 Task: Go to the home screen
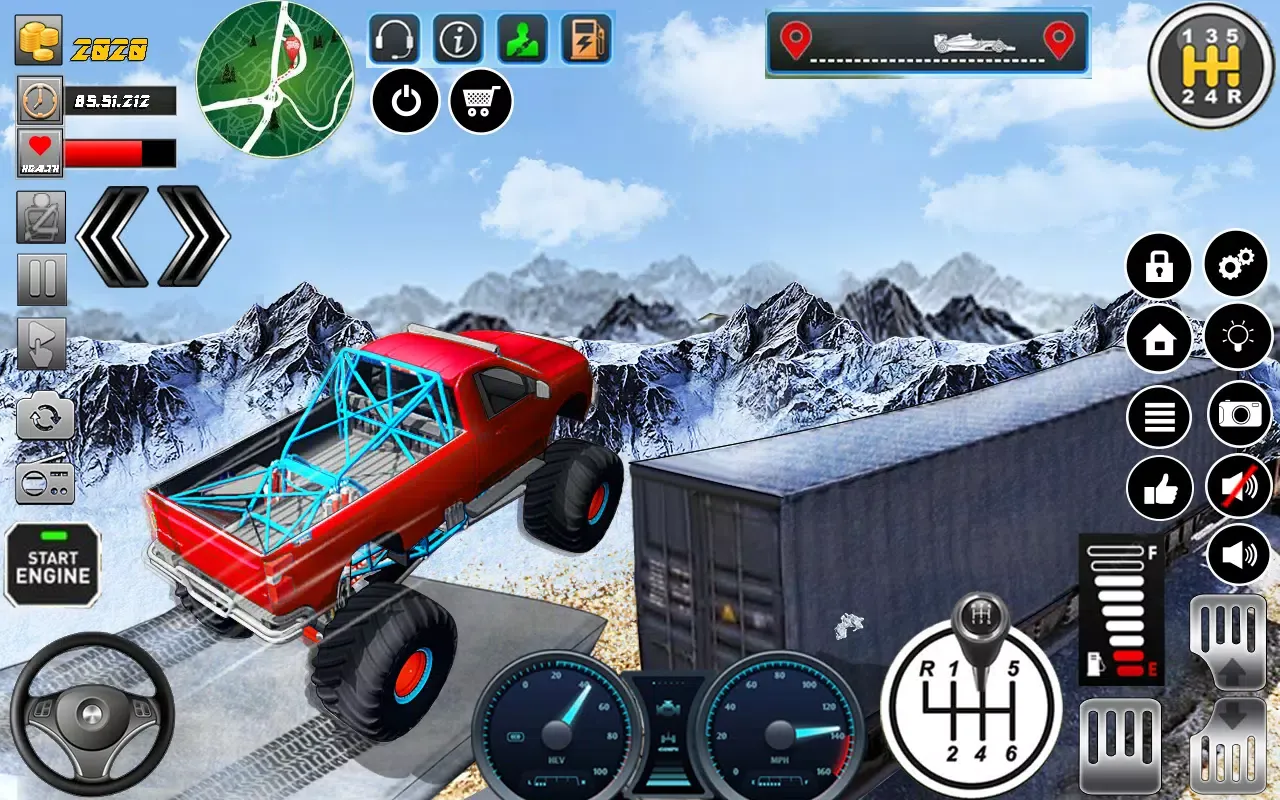(1159, 340)
